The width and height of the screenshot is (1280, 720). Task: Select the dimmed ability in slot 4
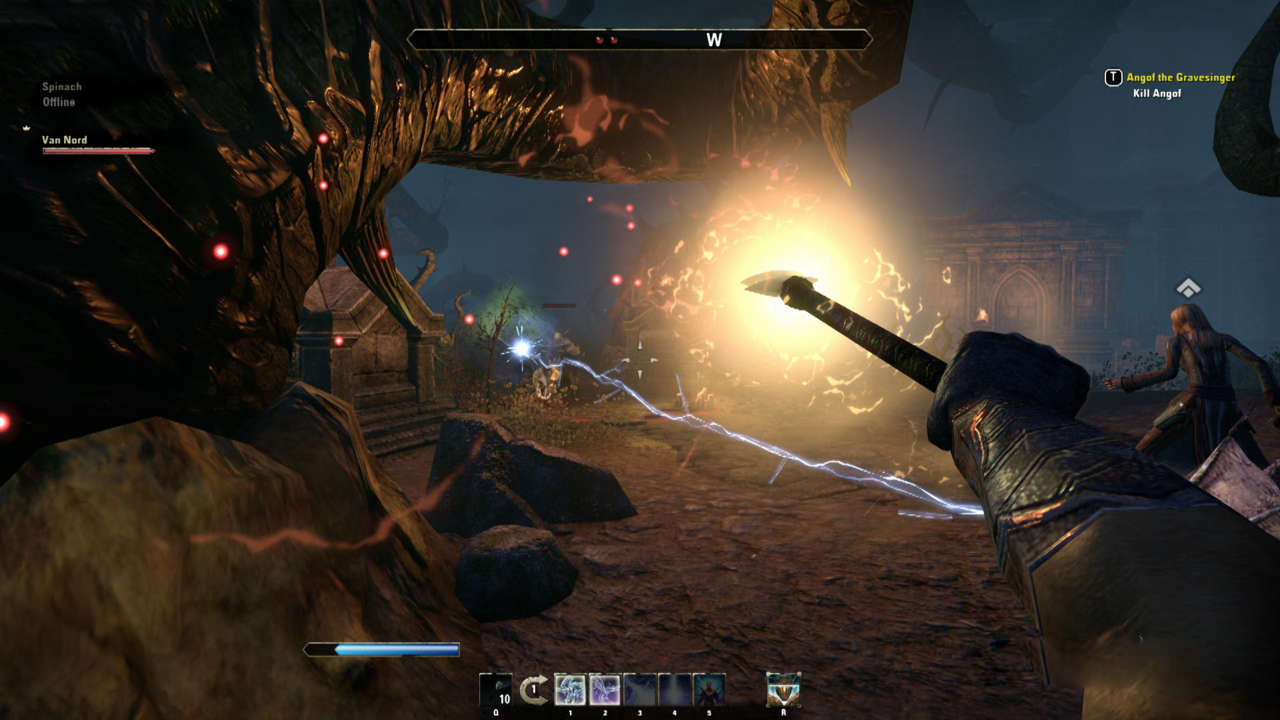click(674, 690)
